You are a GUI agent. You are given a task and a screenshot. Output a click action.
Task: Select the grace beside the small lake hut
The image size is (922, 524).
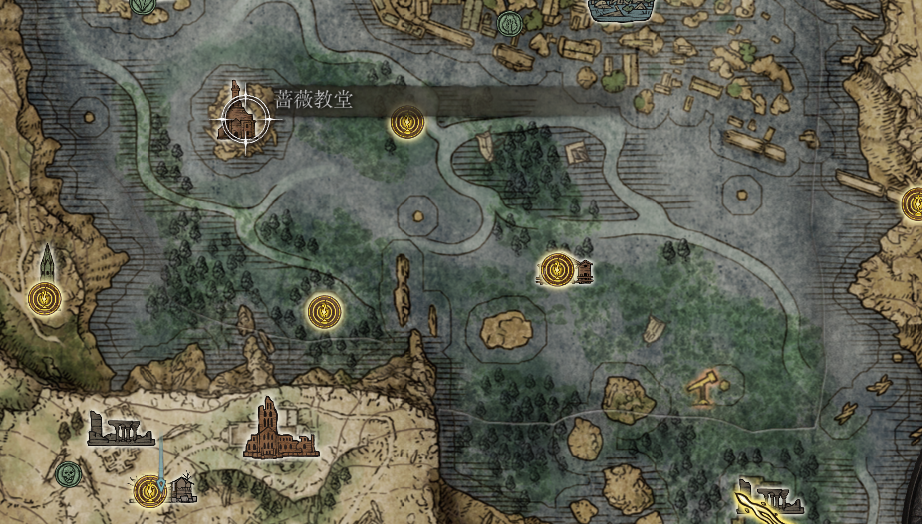[558, 269]
